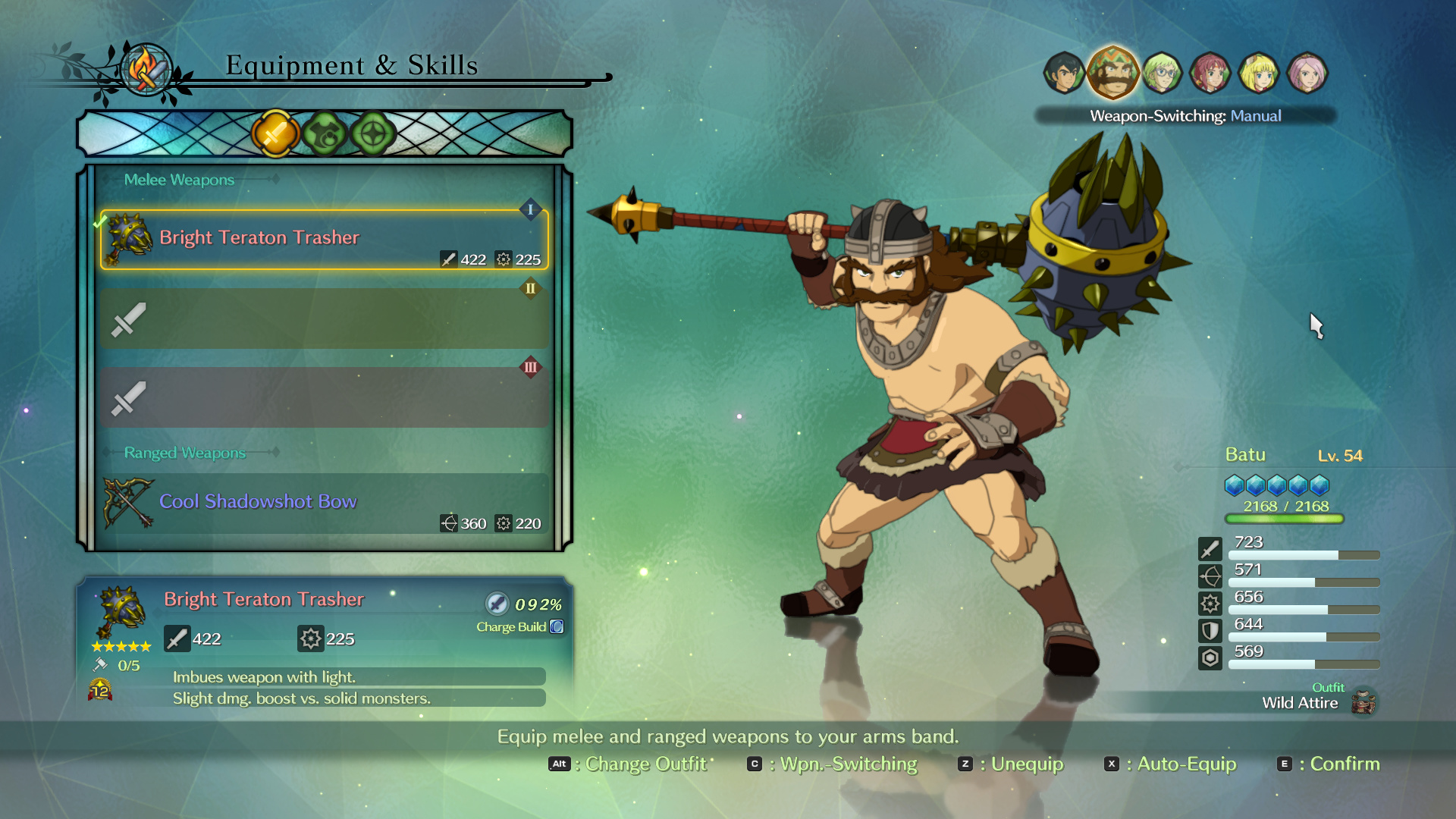1456x819 pixels.
Task: Toggle the Weapon-Switching Manual setting
Action: pos(1185,116)
